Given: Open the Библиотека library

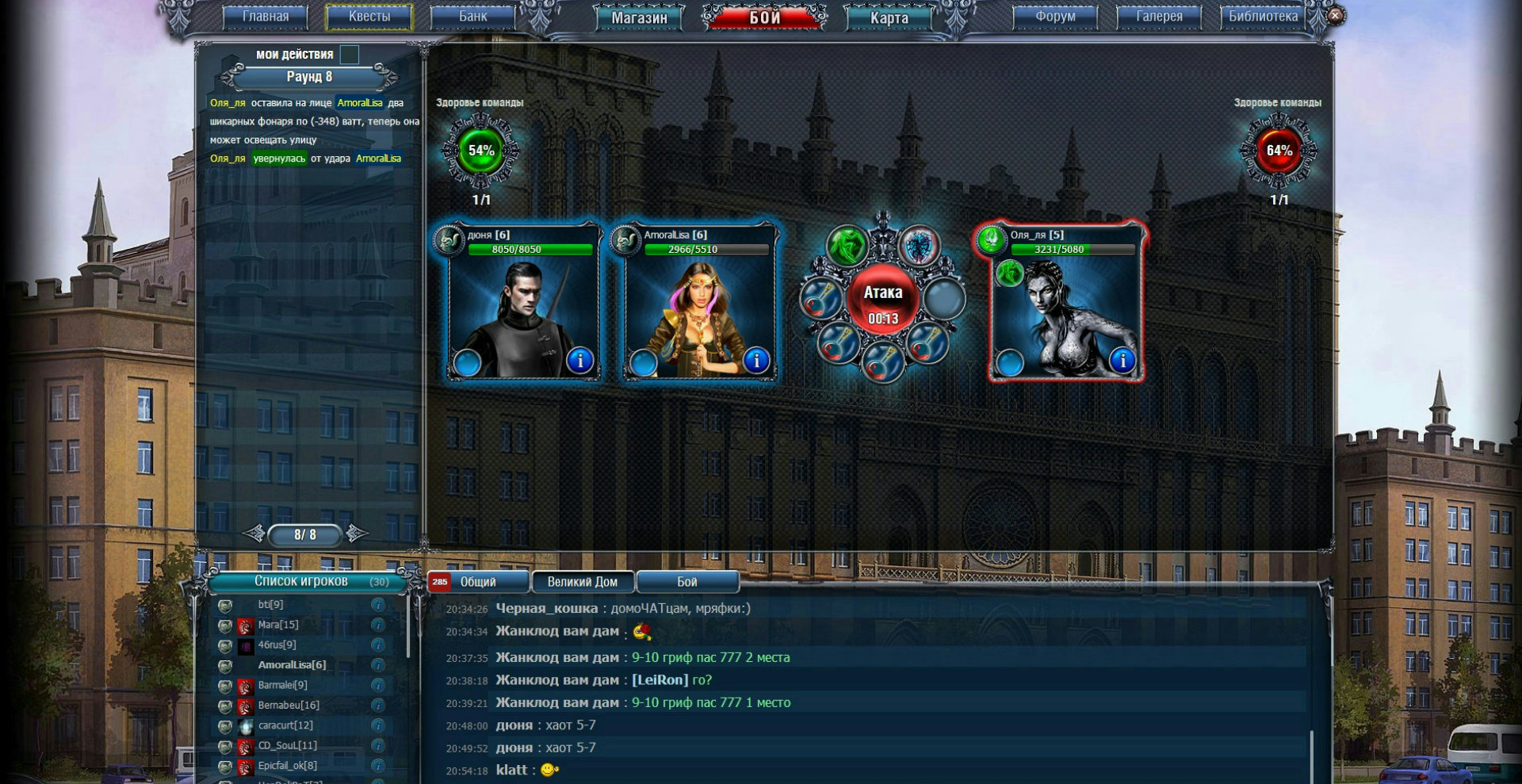Looking at the screenshot, I should 1263,17.
